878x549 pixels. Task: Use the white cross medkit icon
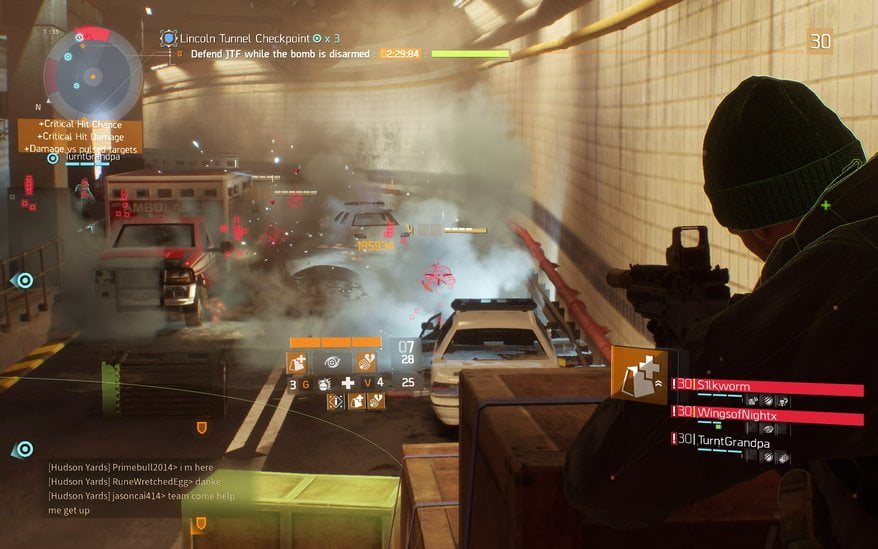[348, 383]
